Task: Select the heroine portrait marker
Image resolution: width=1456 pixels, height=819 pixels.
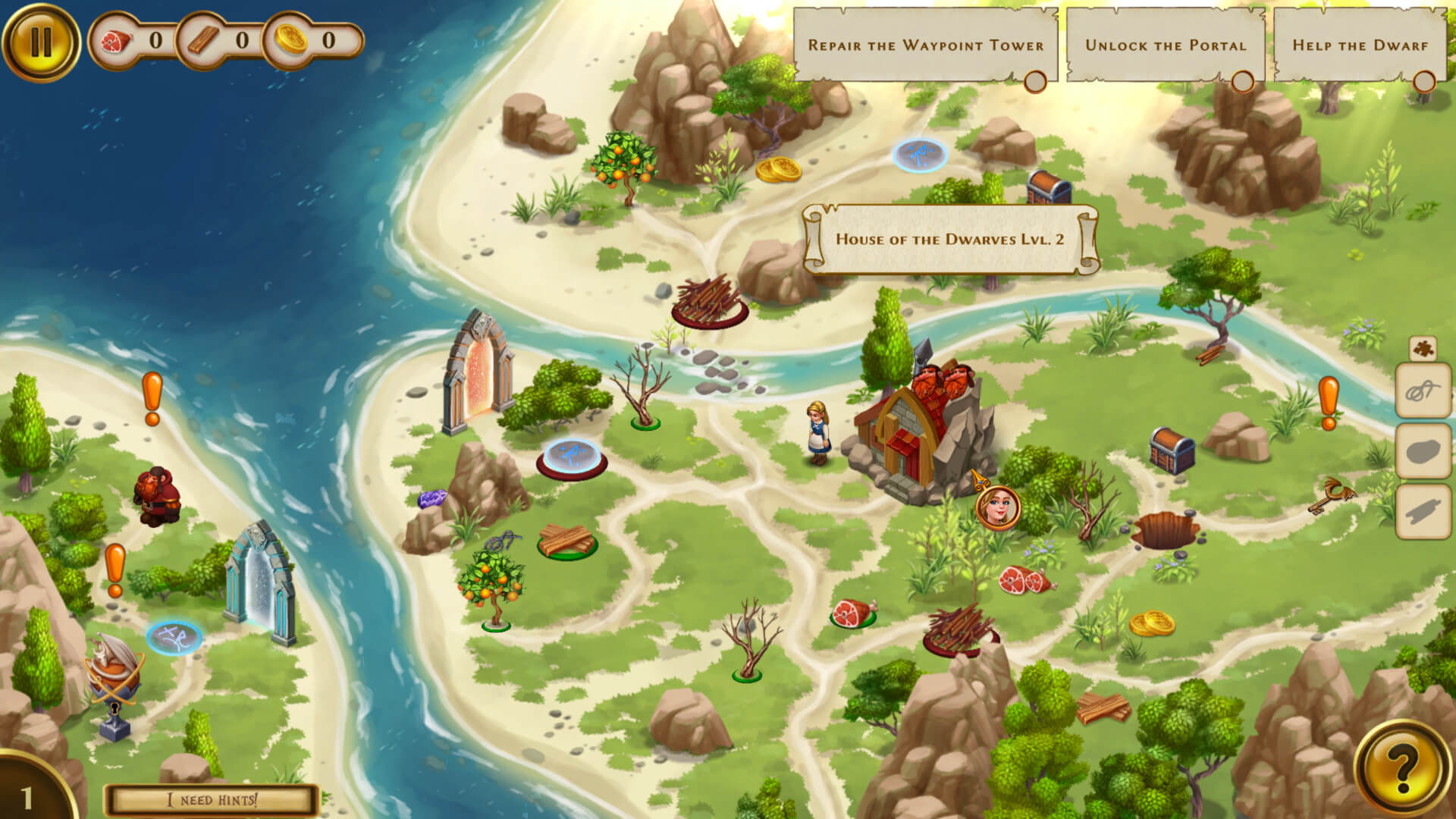Action: tap(997, 507)
